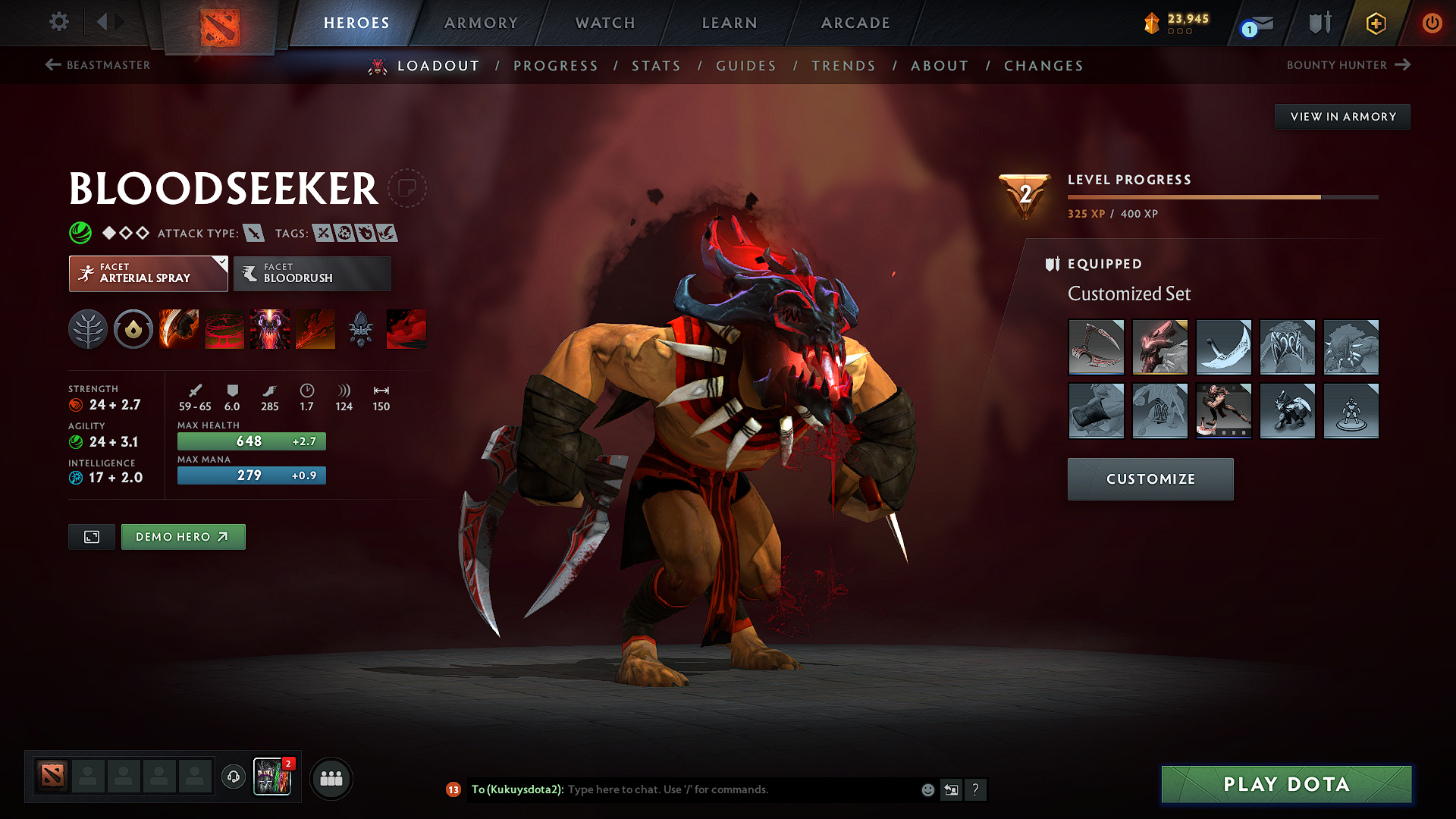Click the VIEW IN ARMORY button
Screen dimensions: 1456x819
tap(1342, 116)
